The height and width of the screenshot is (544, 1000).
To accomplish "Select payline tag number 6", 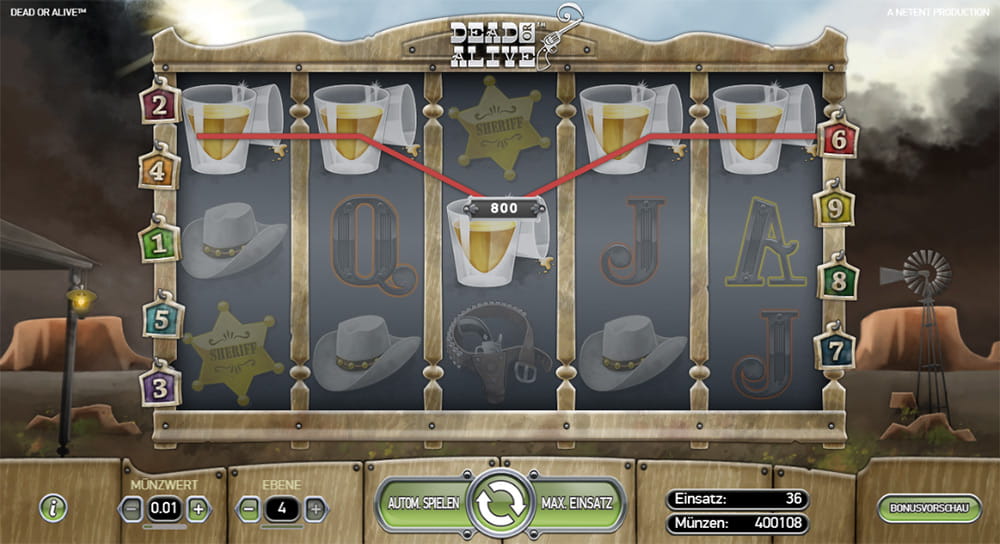I will (x=838, y=139).
